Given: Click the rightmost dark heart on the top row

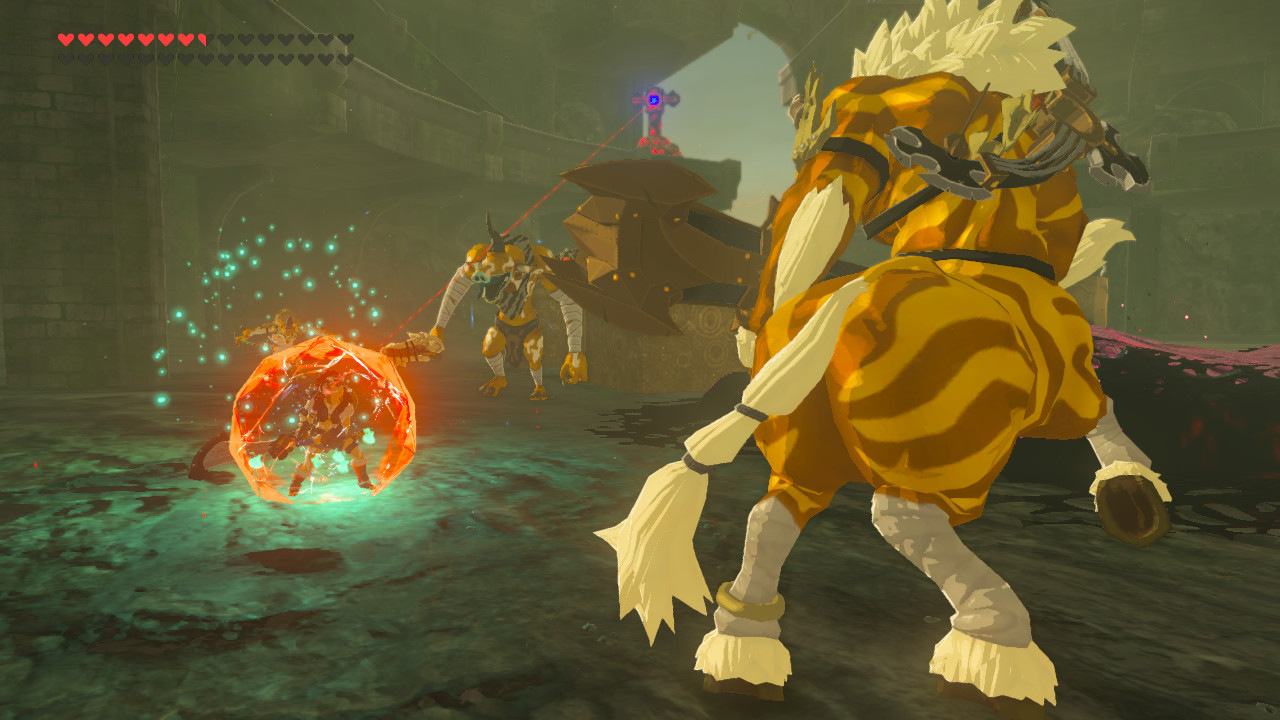Looking at the screenshot, I should [x=346, y=40].
